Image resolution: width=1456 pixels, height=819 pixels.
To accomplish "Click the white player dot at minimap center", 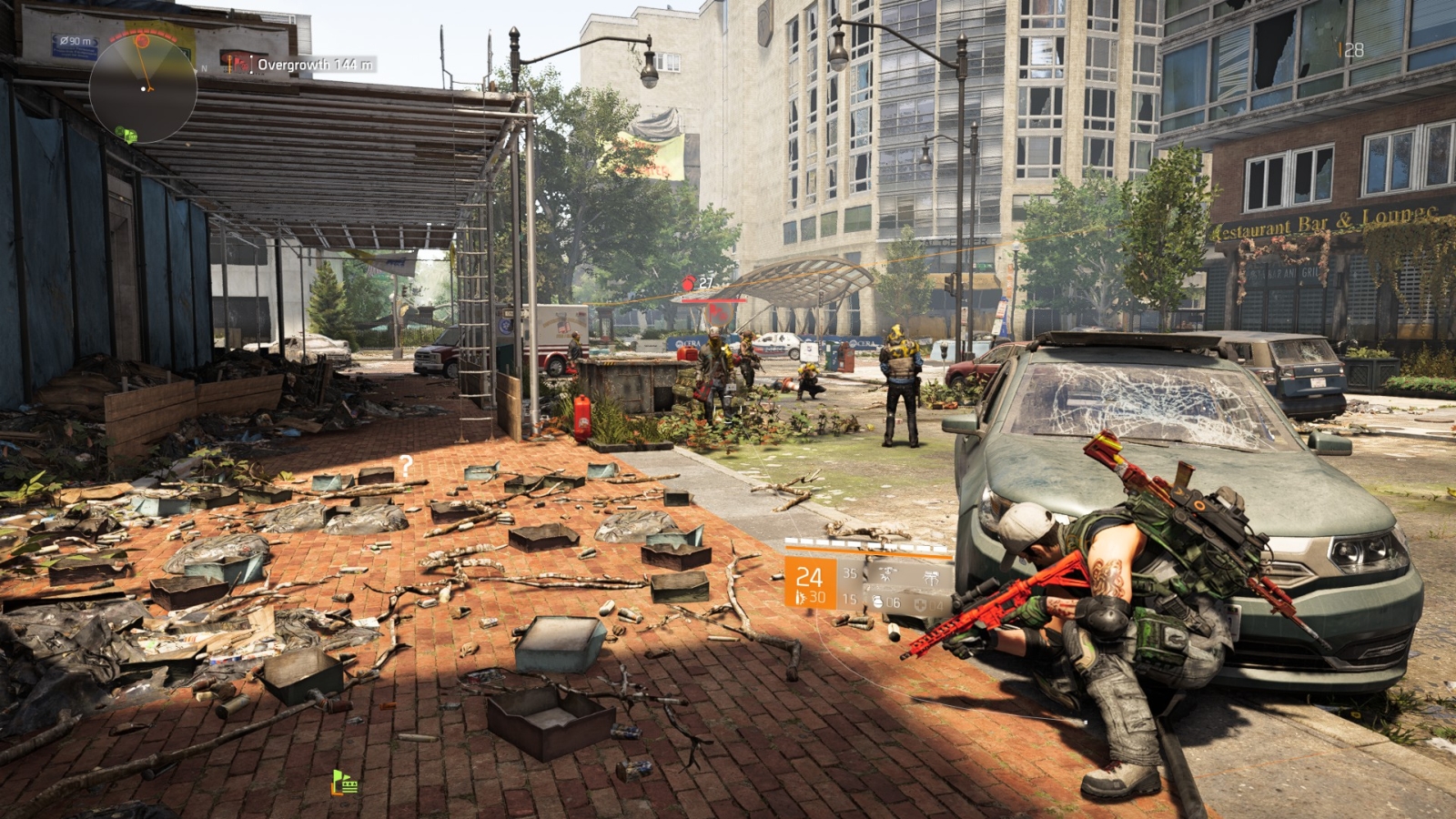I will coord(143,89).
